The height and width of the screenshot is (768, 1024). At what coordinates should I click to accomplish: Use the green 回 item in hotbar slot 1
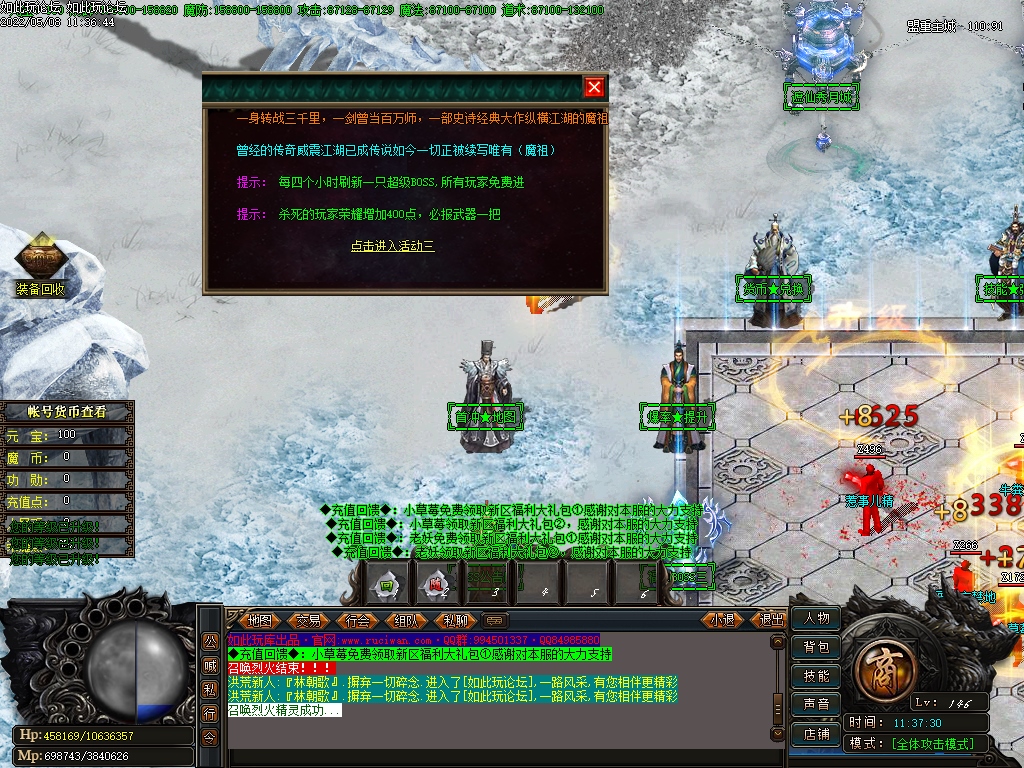pyautogui.click(x=384, y=583)
